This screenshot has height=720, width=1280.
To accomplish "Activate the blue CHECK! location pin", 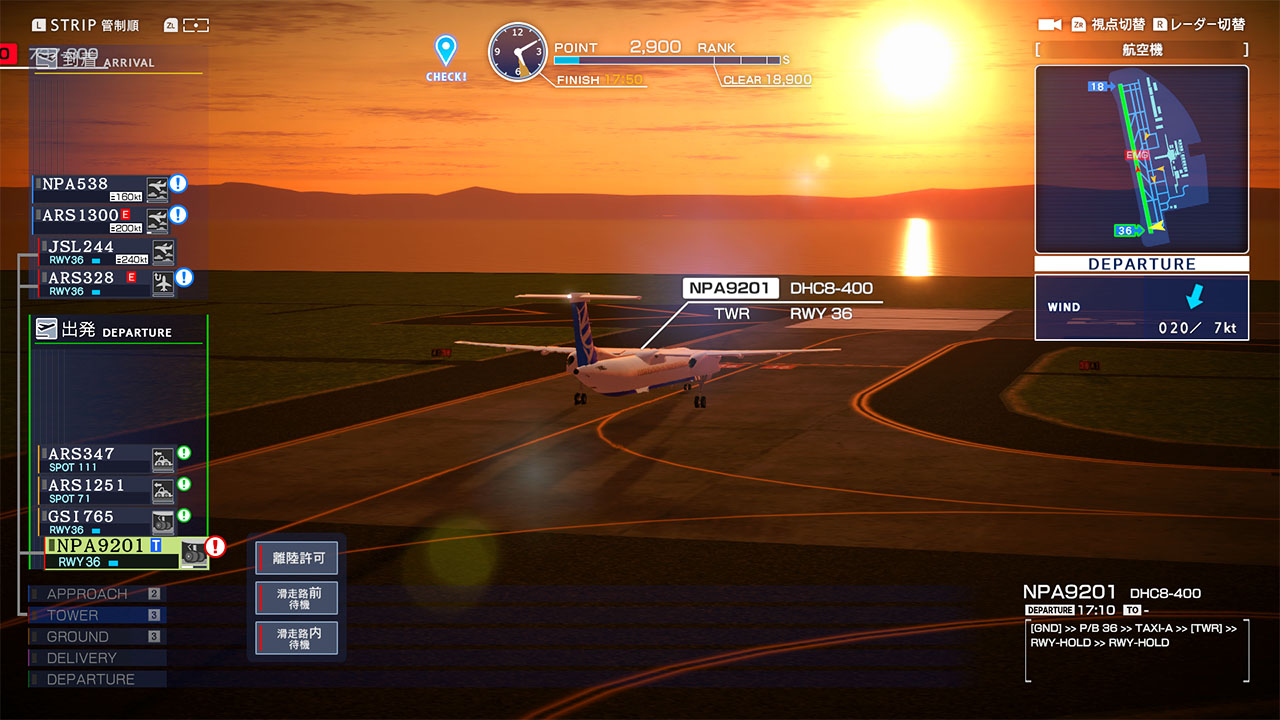I will tap(446, 58).
